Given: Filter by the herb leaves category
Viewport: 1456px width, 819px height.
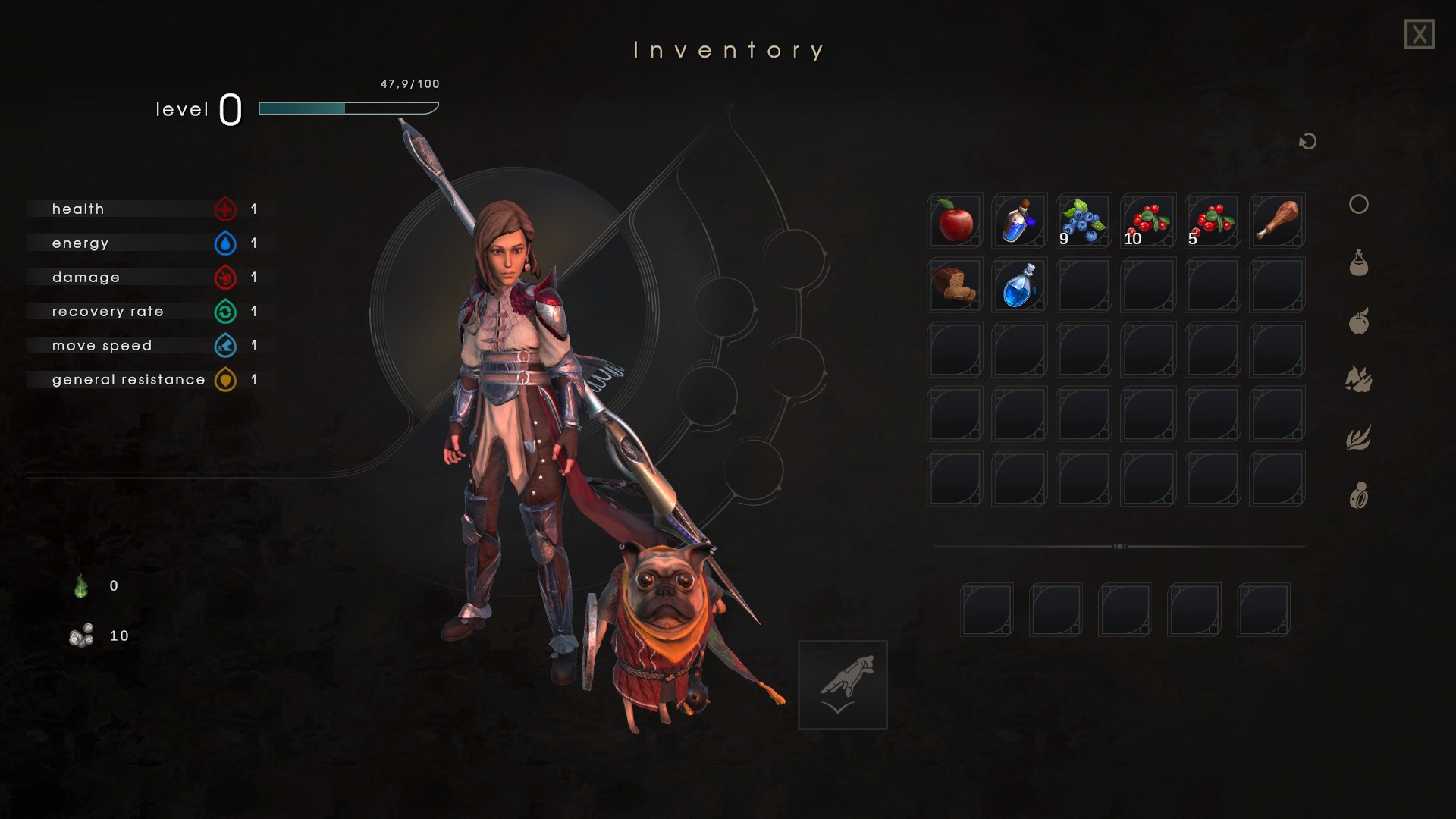Looking at the screenshot, I should coord(1358,438).
